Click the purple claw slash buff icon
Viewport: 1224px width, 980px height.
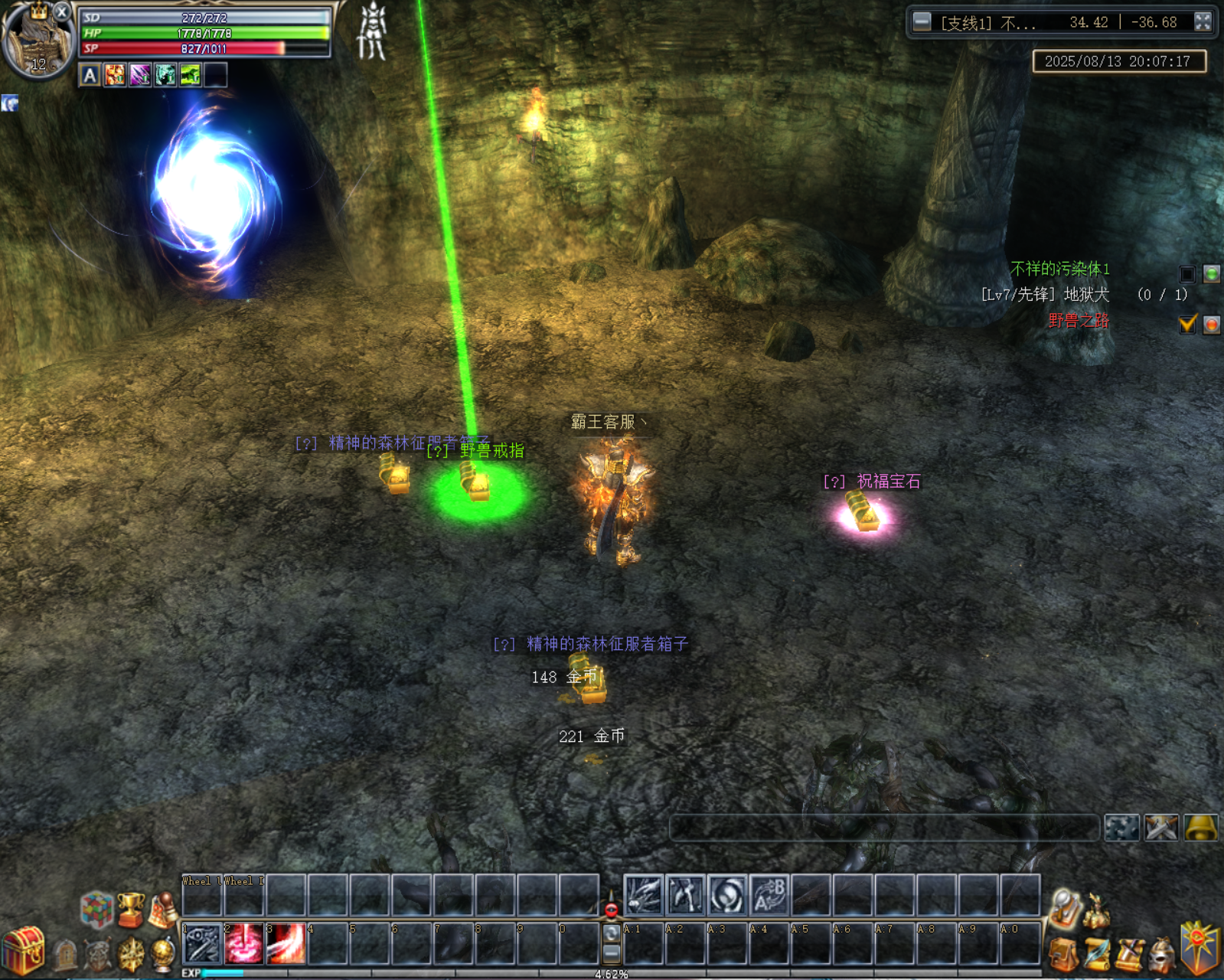[x=140, y=75]
